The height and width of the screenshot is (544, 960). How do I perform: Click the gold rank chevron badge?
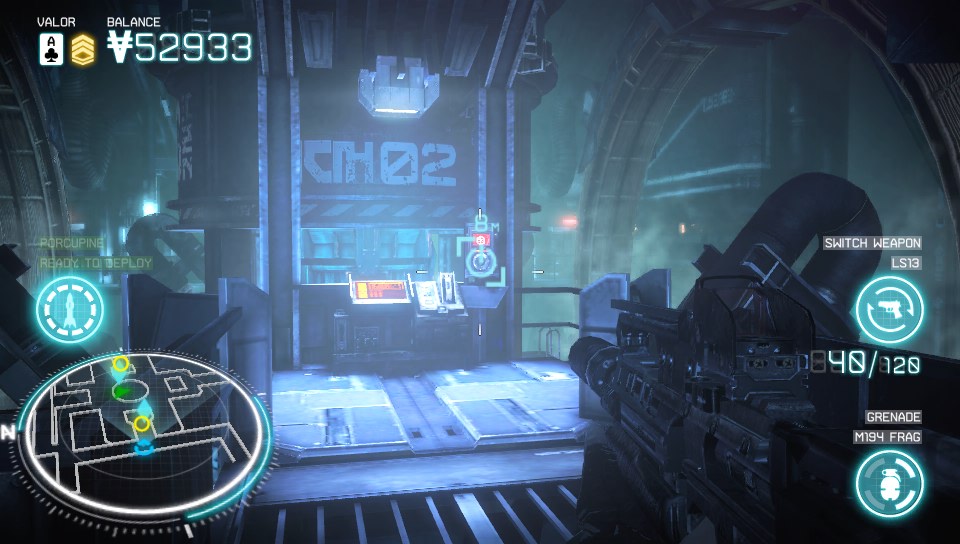coord(84,49)
